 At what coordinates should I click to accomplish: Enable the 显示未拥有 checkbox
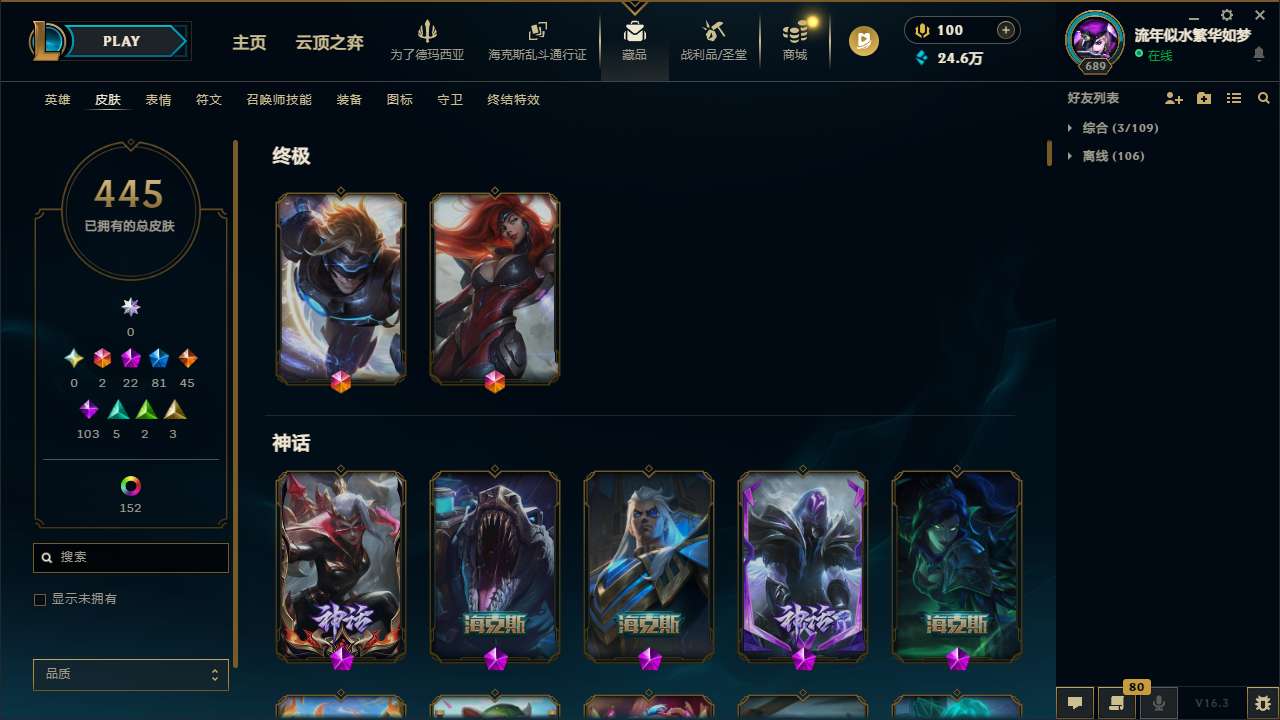click(40, 599)
